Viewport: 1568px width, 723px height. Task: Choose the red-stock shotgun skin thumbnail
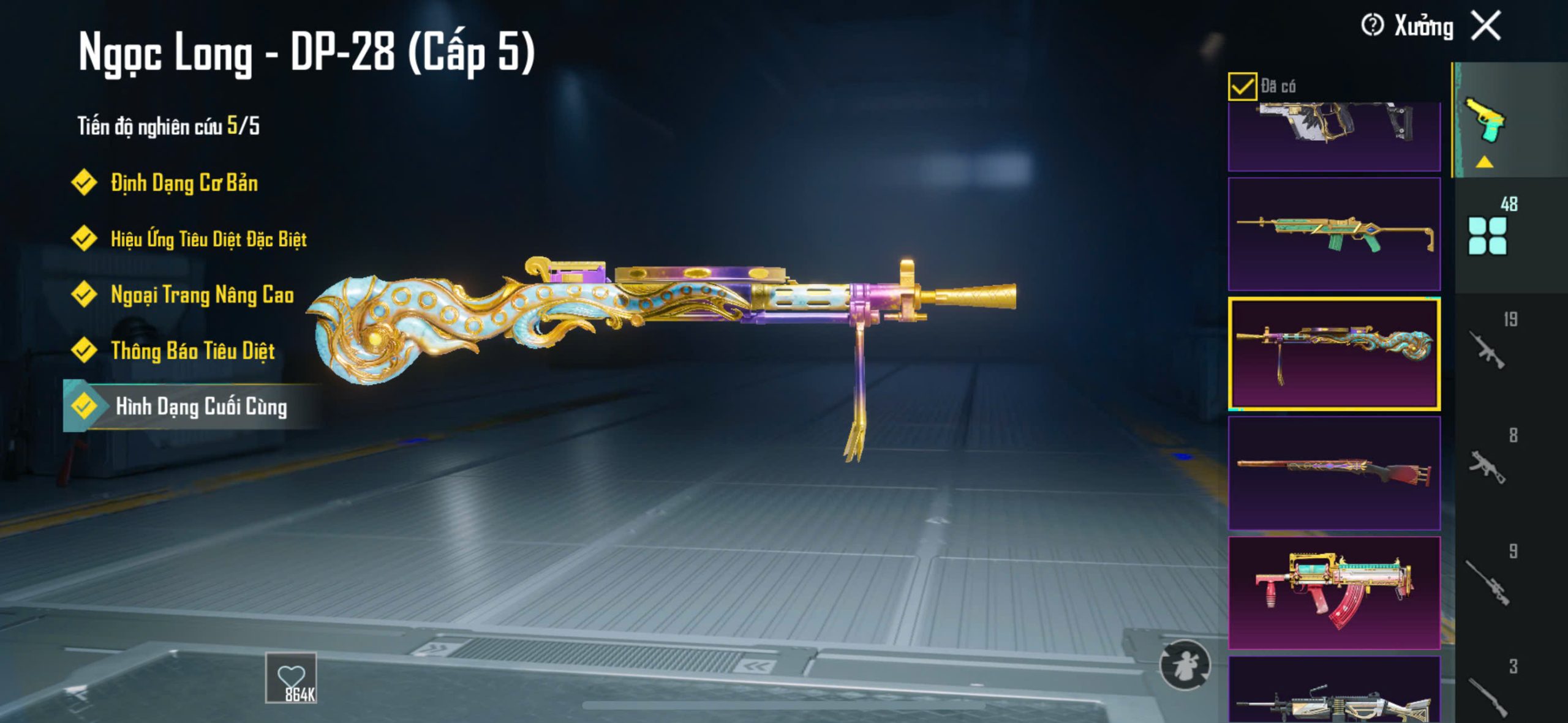[1334, 473]
